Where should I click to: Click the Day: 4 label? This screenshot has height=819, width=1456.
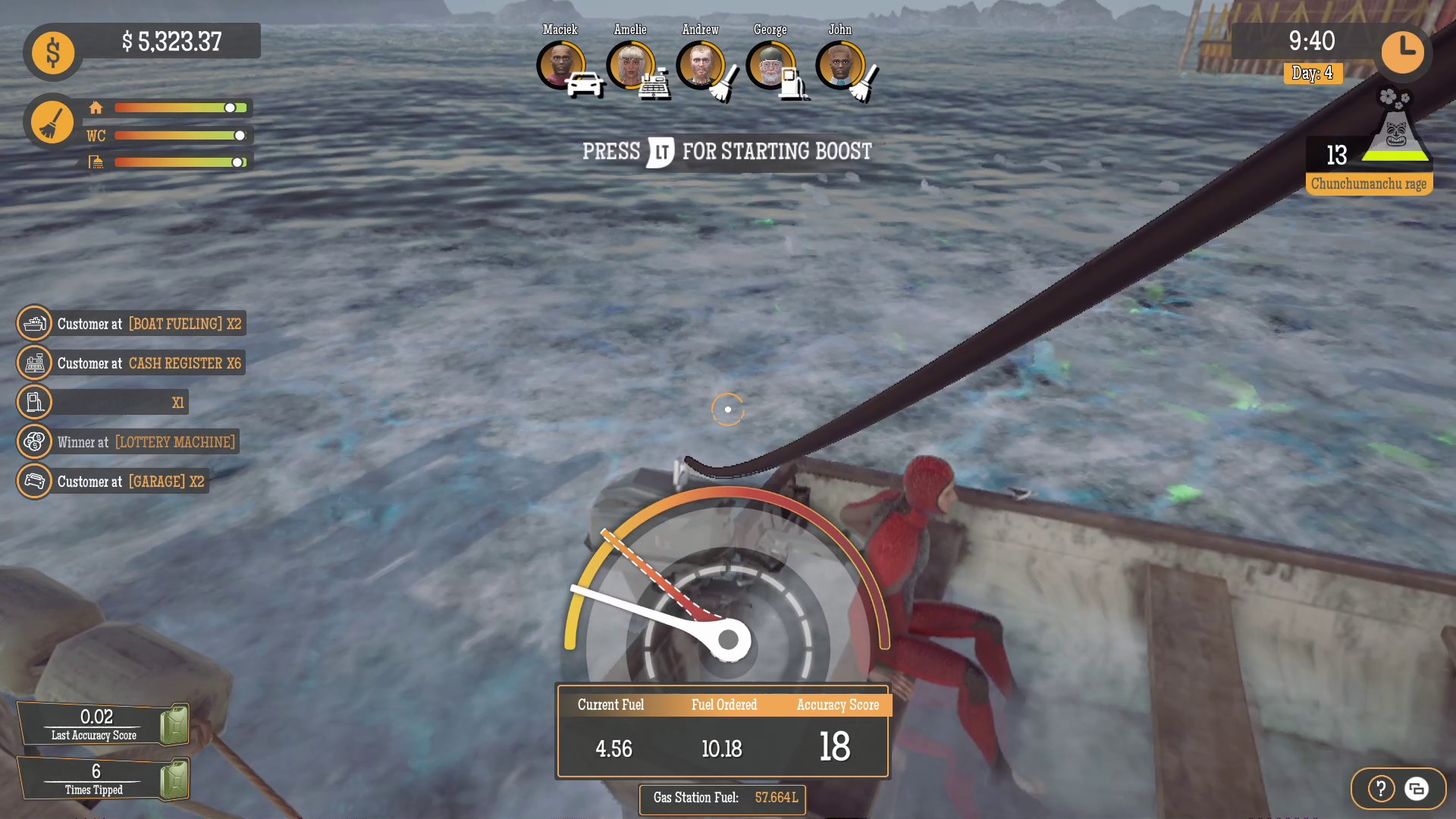coord(1313,74)
